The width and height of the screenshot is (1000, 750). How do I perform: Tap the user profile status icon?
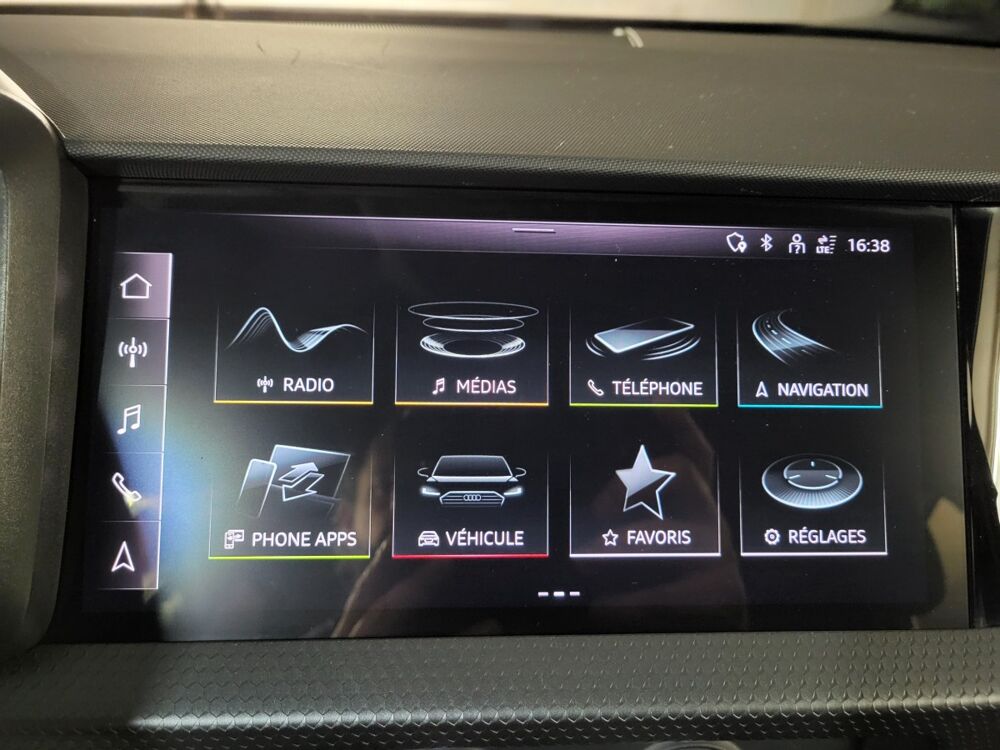click(797, 244)
